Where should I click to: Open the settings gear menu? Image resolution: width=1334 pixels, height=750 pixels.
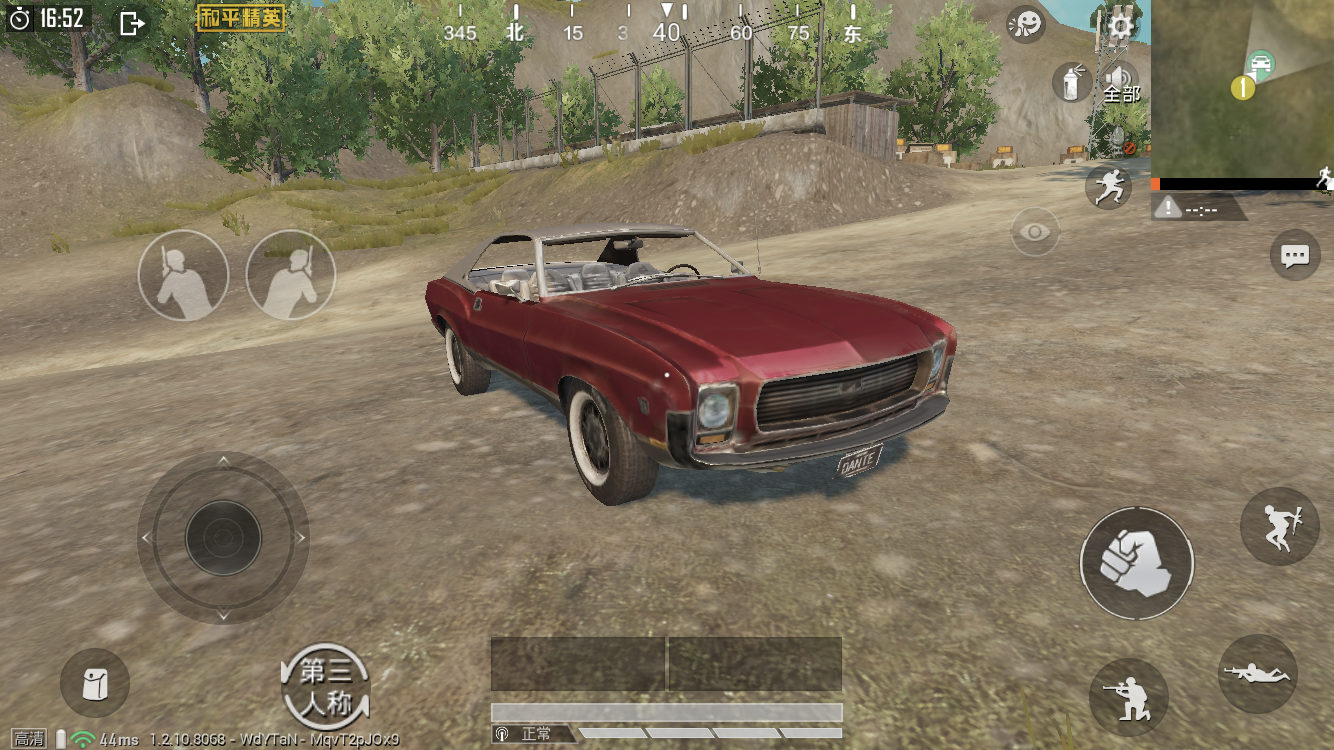click(1120, 26)
